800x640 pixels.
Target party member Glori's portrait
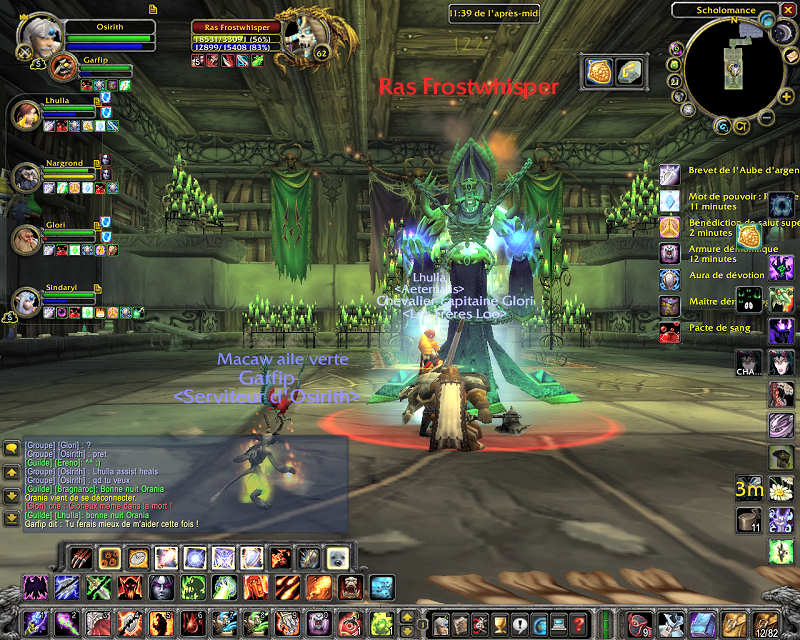[26, 239]
